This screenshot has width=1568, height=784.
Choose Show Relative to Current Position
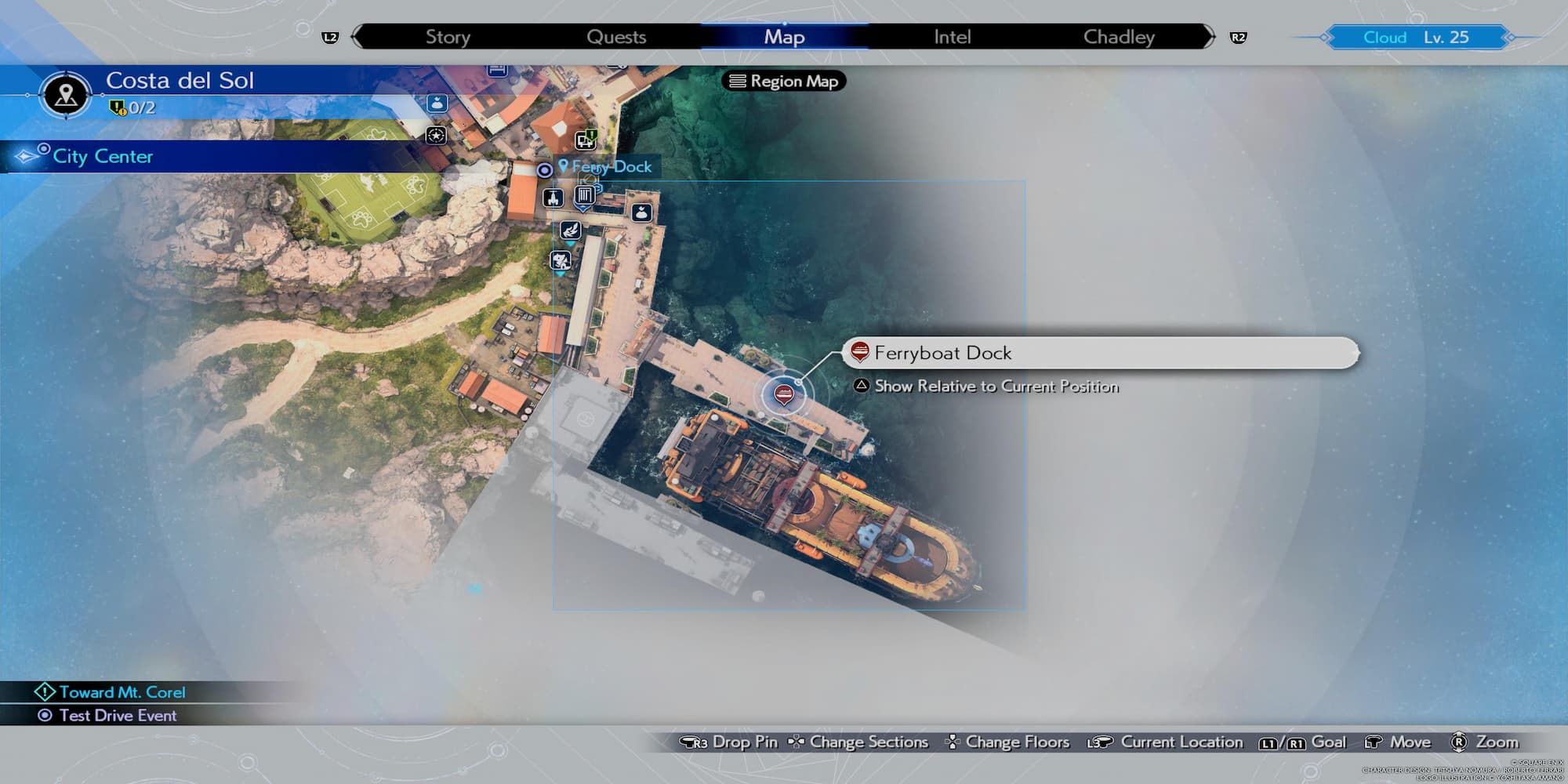point(996,386)
